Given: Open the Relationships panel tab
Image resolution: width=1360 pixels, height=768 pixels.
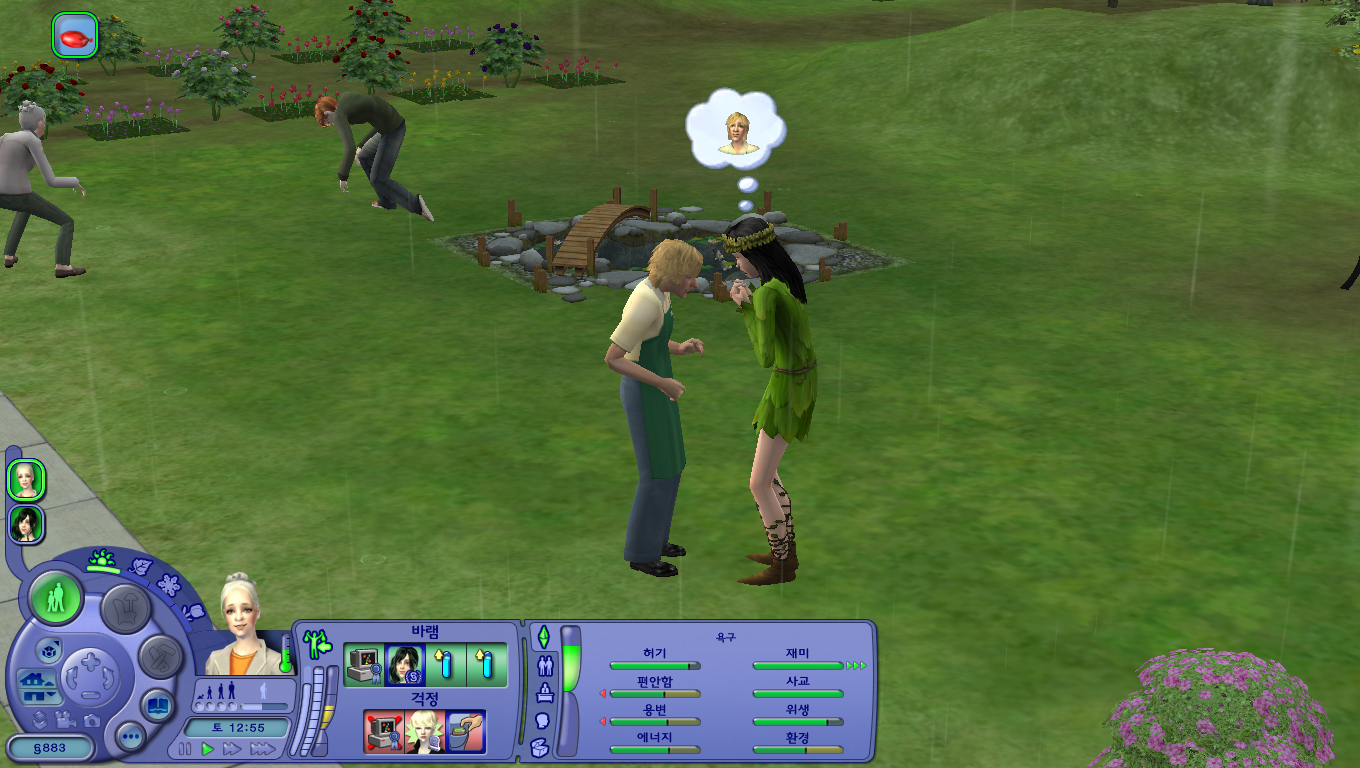Looking at the screenshot, I should tap(545, 664).
